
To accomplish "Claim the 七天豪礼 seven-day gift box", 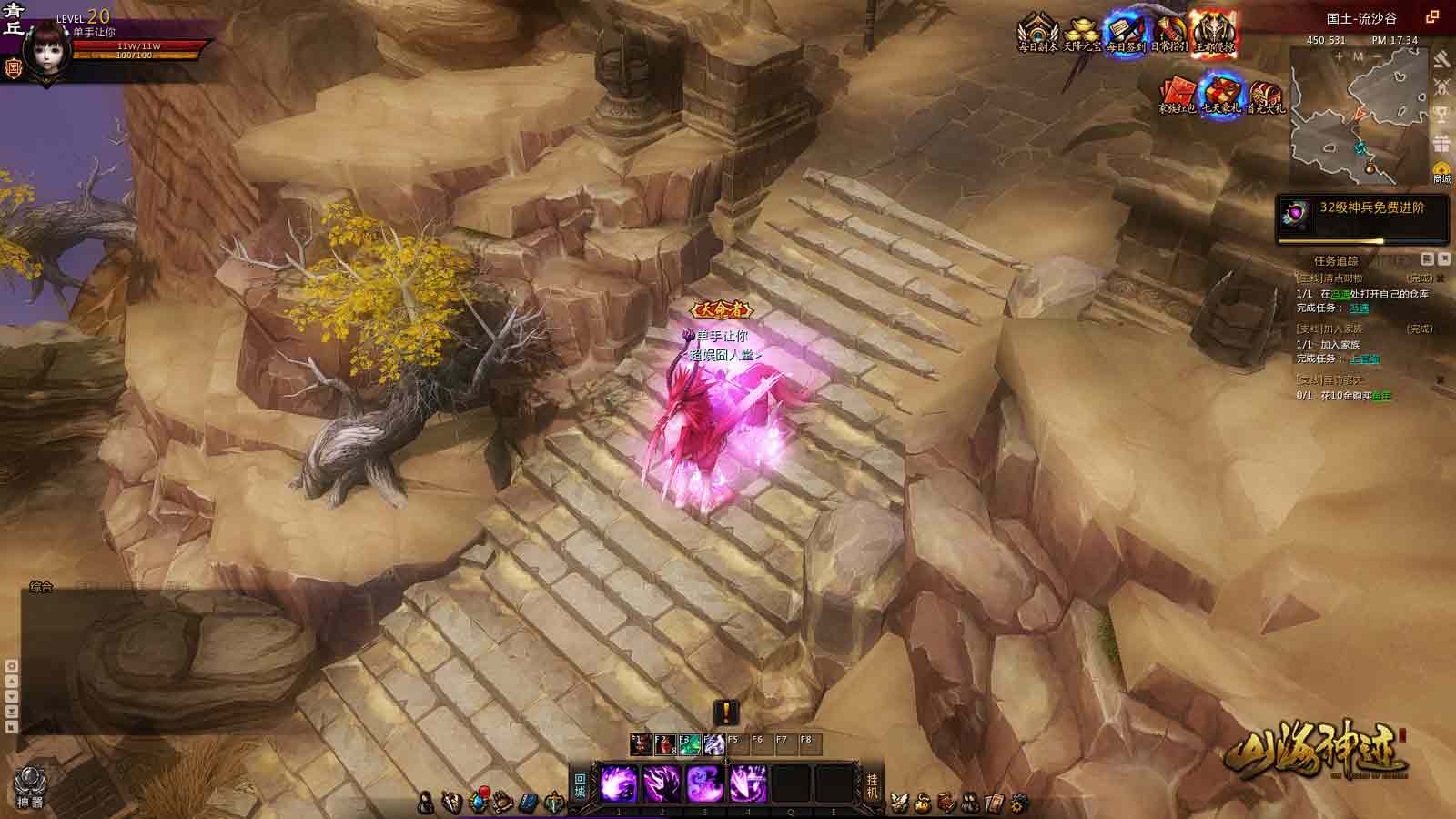I will tap(1221, 95).
